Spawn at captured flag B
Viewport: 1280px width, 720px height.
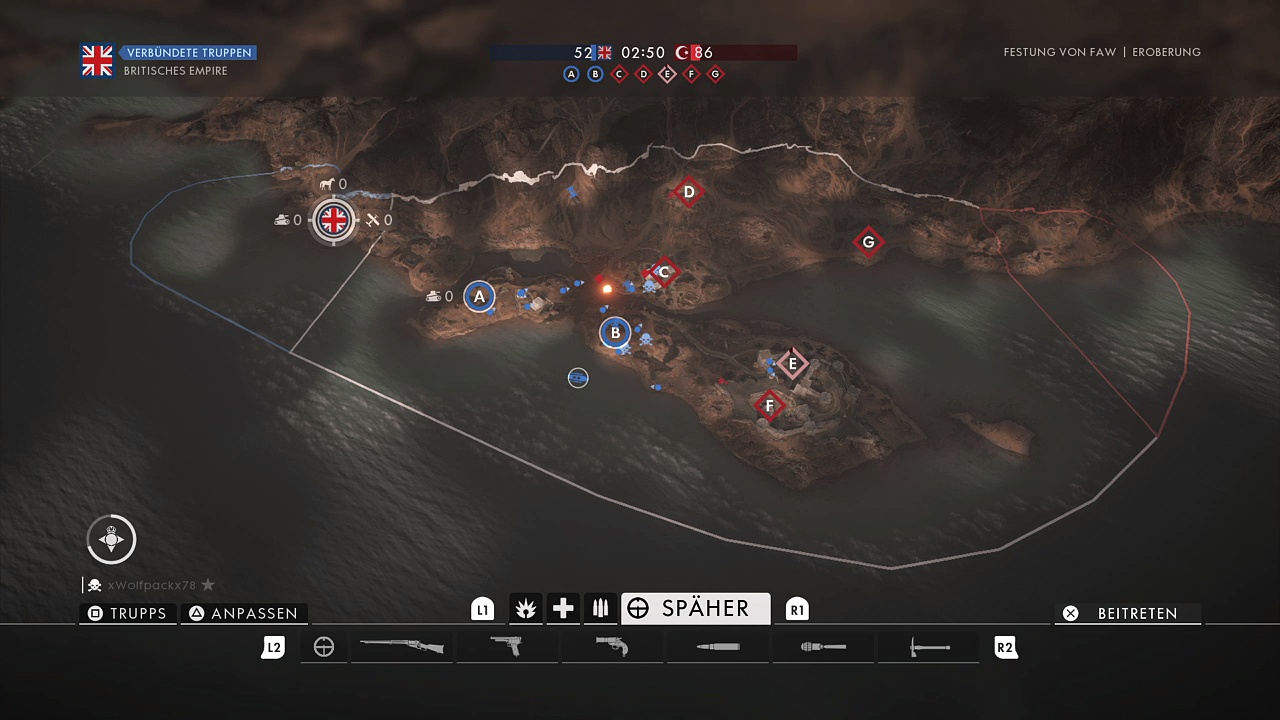point(615,333)
